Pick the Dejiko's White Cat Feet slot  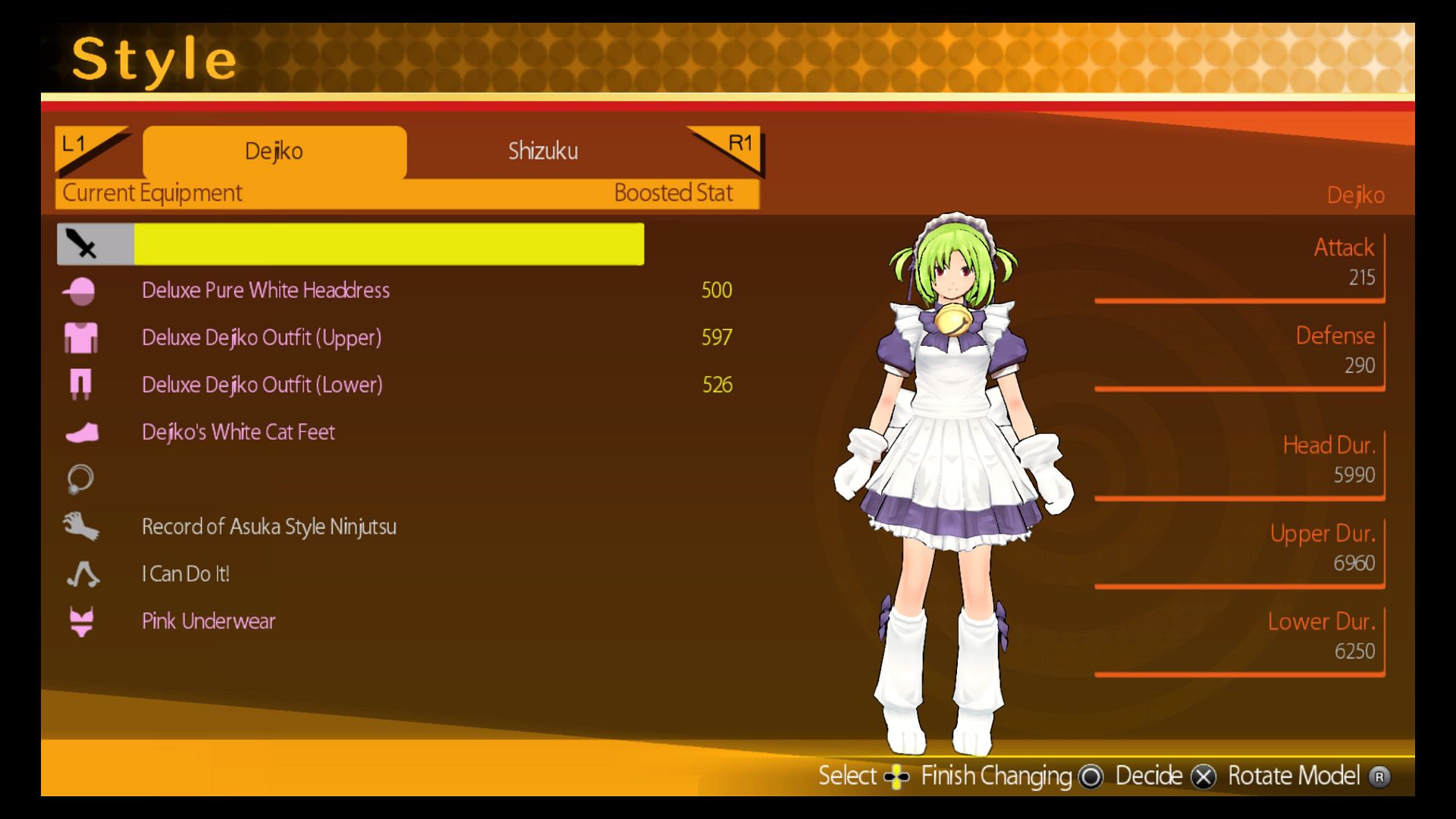(x=238, y=432)
